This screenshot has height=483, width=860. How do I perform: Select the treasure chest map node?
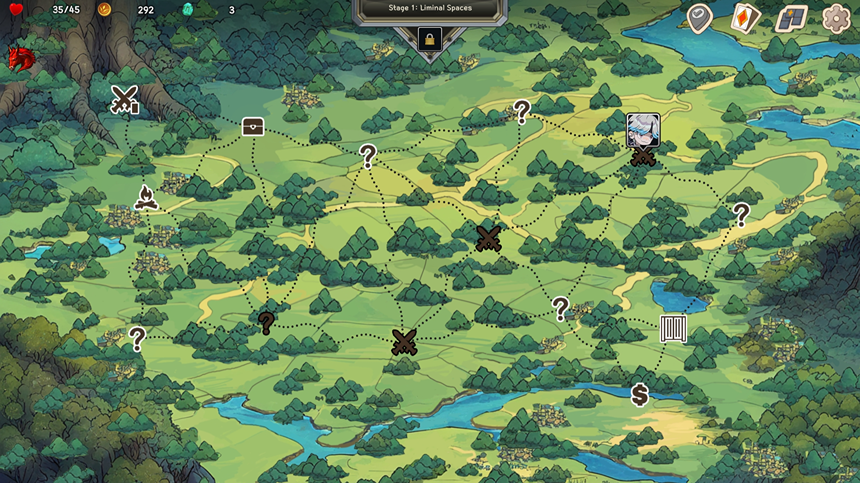[253, 127]
